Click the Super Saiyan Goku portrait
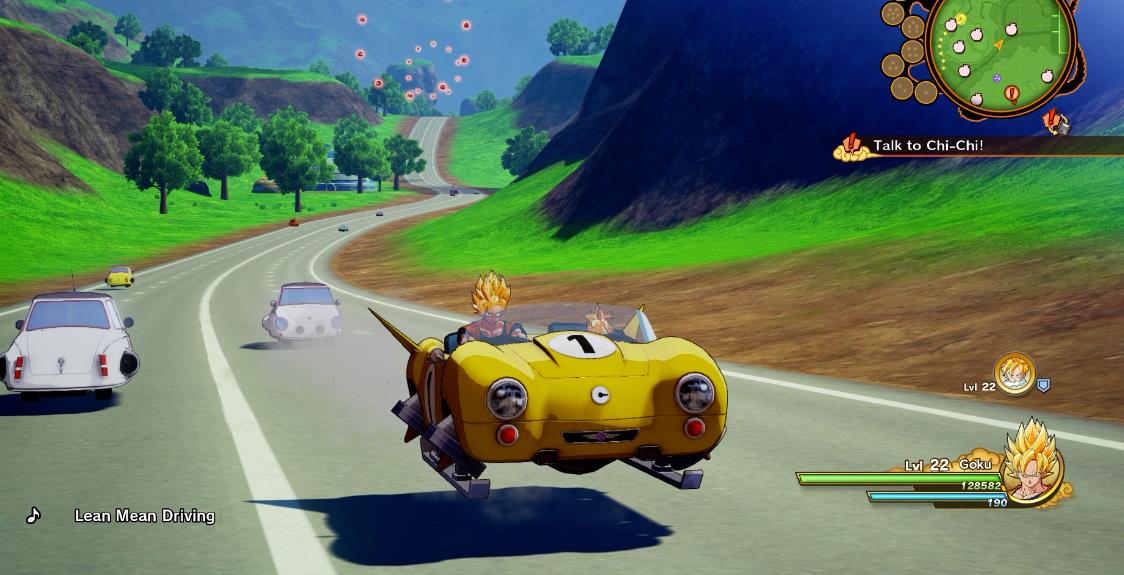The height and width of the screenshot is (575, 1124). pyautogui.click(x=1030, y=466)
